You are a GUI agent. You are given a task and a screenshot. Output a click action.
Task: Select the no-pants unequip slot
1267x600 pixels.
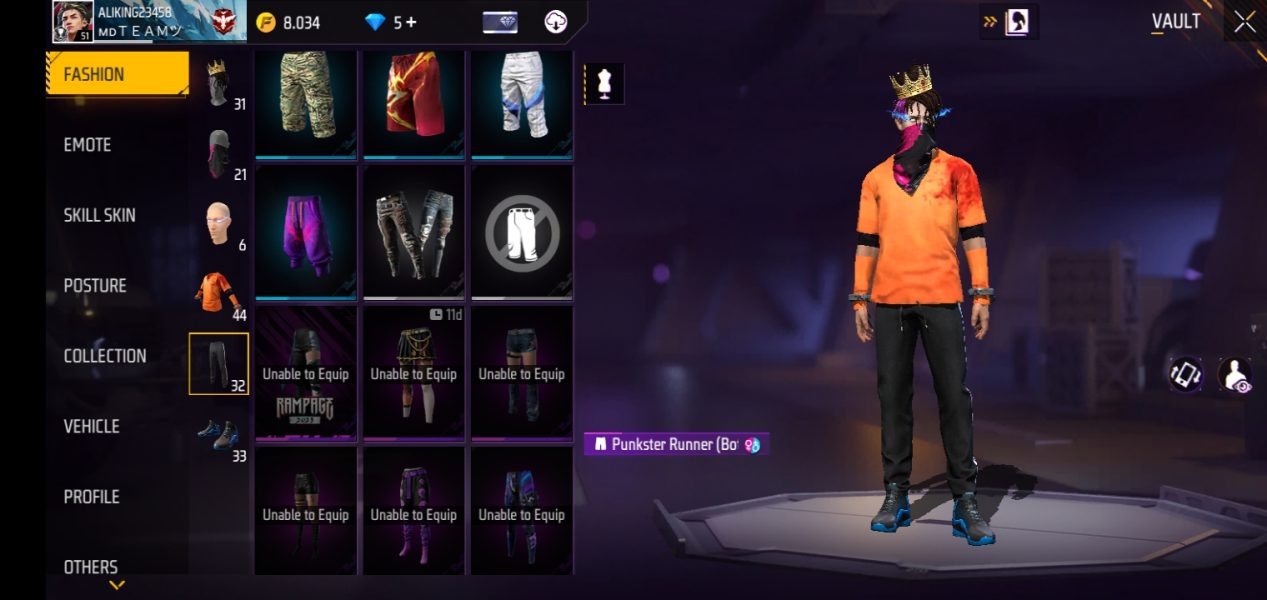tap(522, 232)
